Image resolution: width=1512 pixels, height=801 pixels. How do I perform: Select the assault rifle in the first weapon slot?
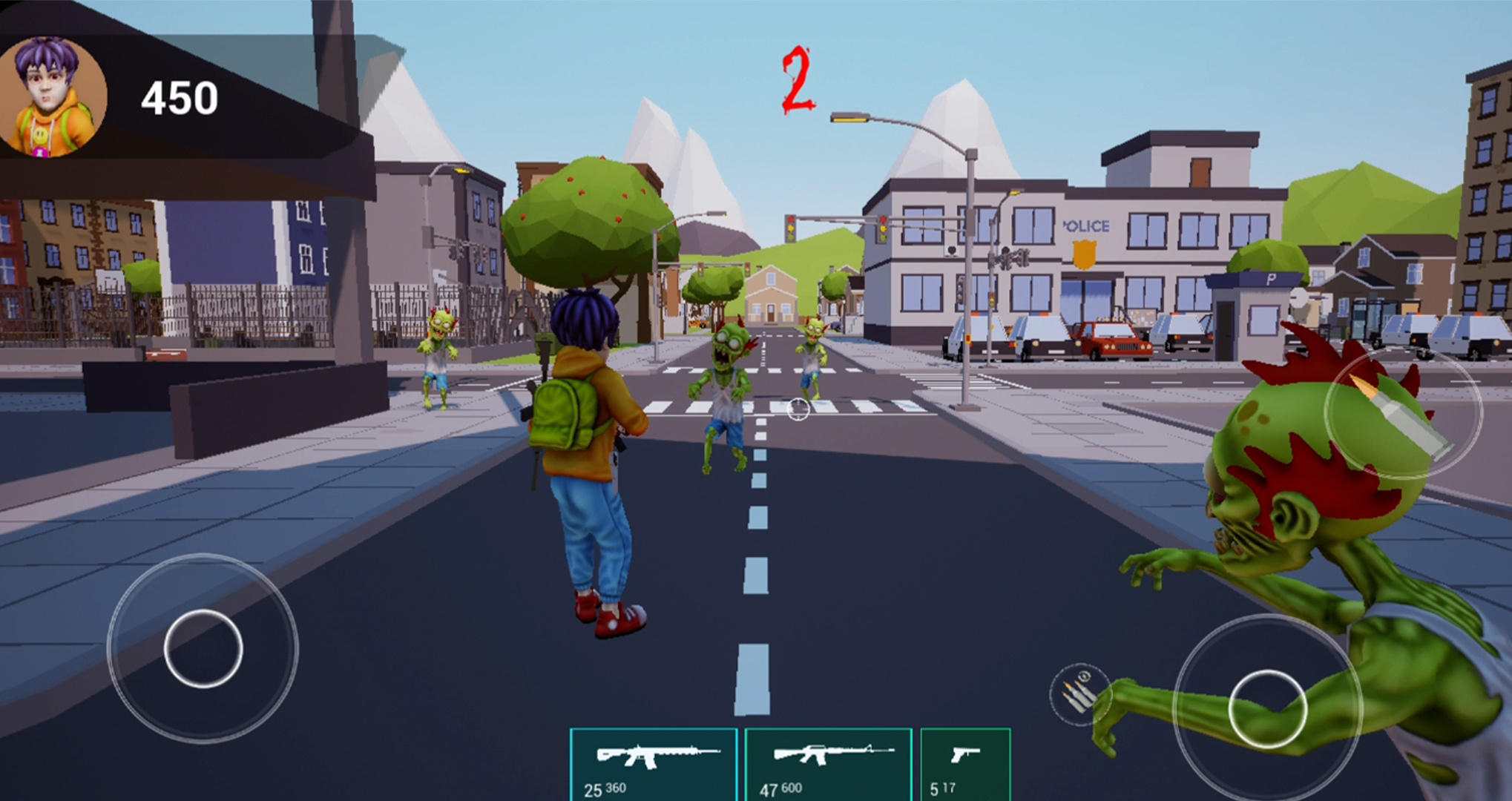(652, 759)
